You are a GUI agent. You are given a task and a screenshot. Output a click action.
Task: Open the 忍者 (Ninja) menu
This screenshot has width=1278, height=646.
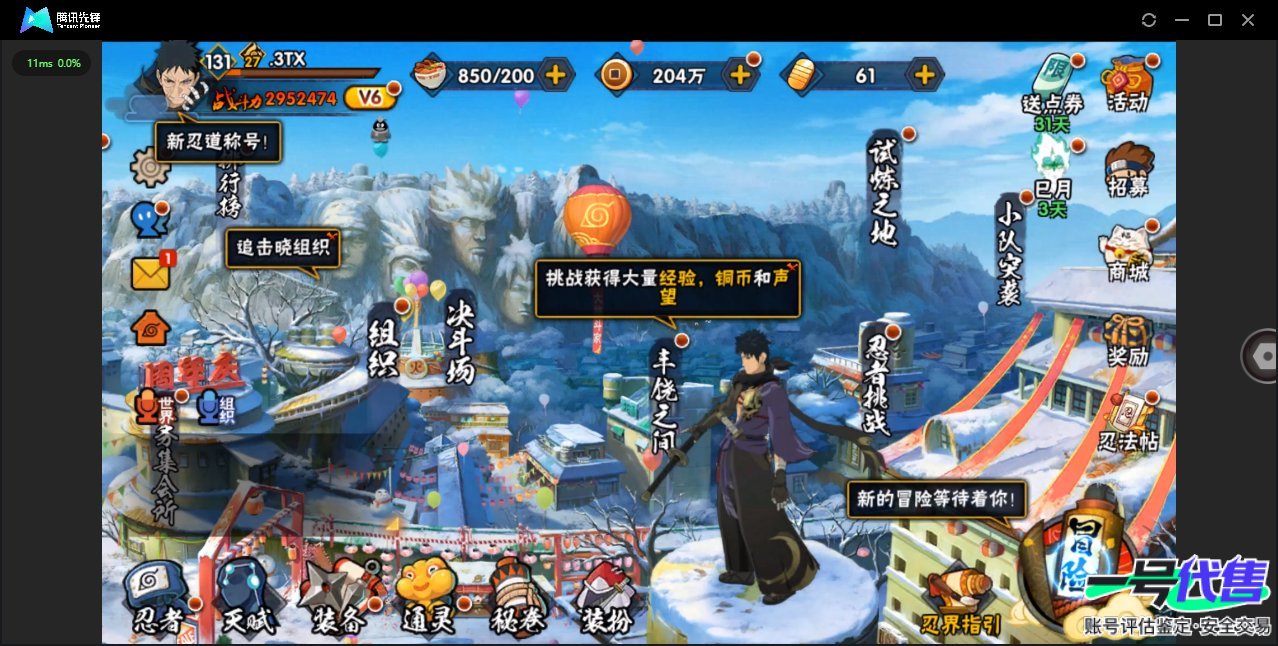[156, 598]
